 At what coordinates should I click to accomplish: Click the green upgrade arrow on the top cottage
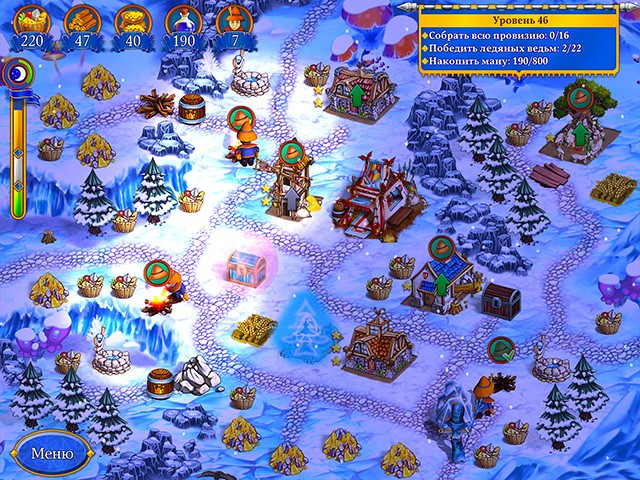point(355,97)
